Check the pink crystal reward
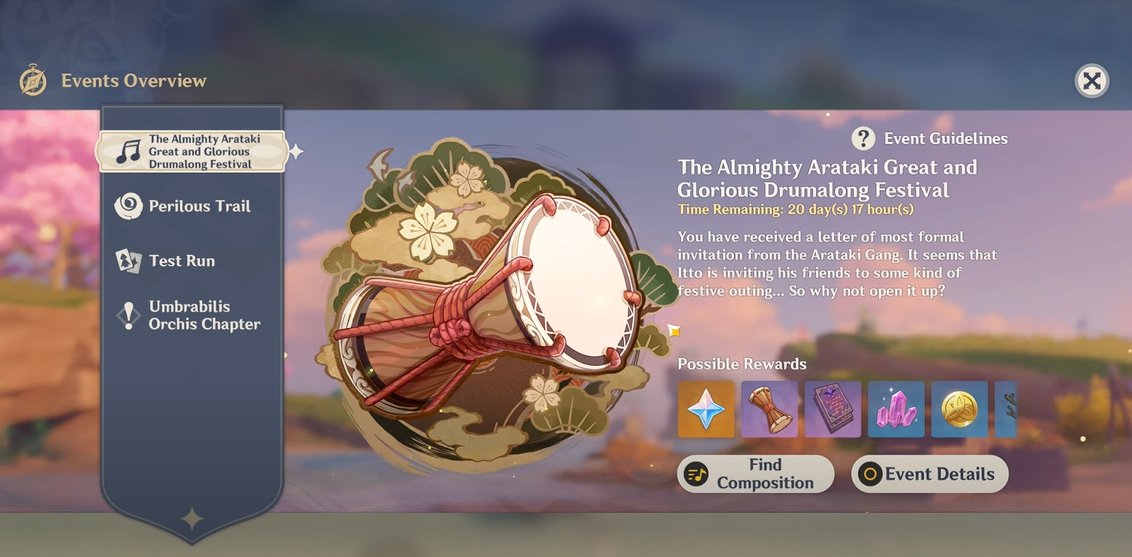1132x557 pixels. point(896,409)
